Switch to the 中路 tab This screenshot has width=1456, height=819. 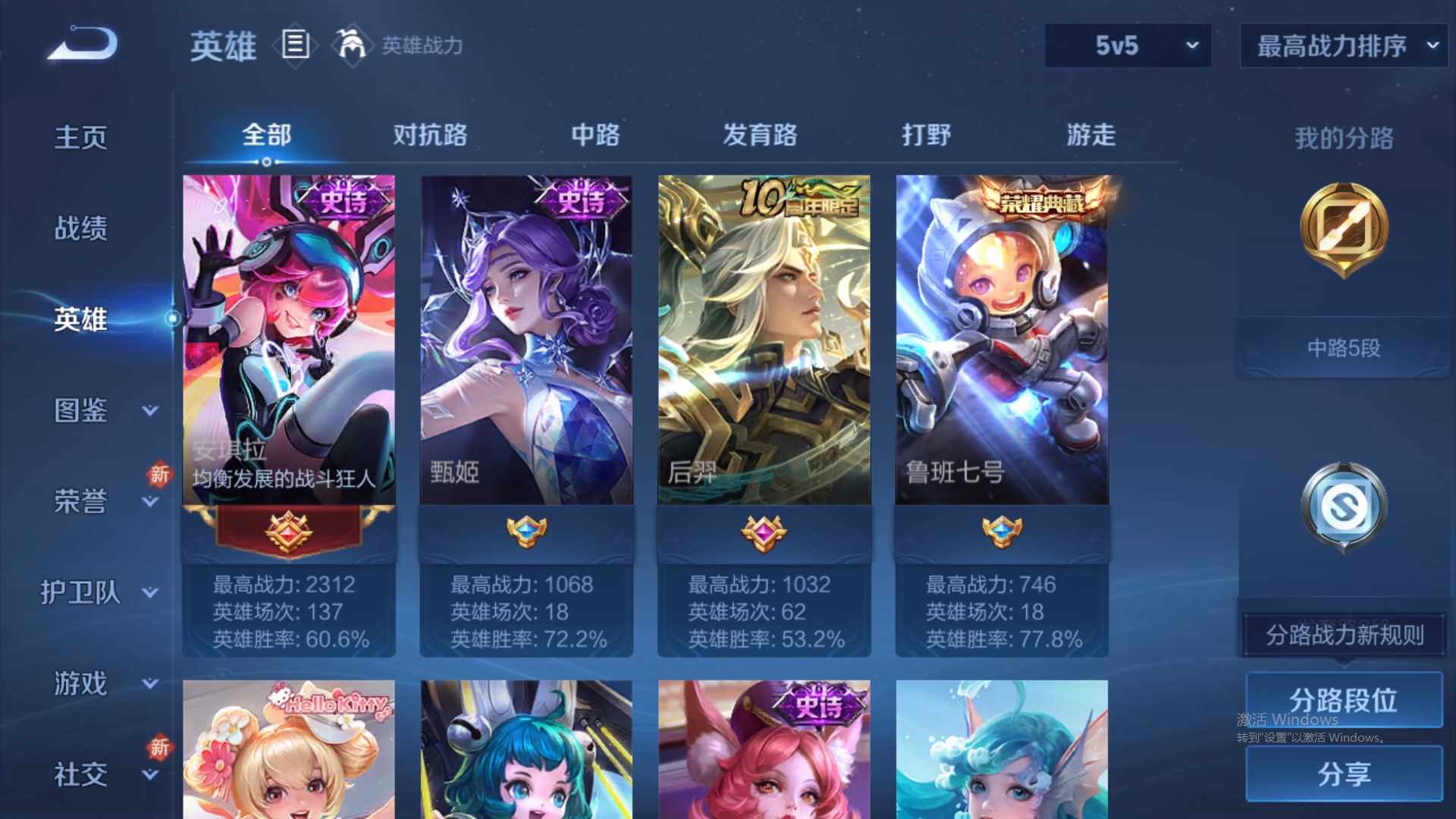(594, 135)
